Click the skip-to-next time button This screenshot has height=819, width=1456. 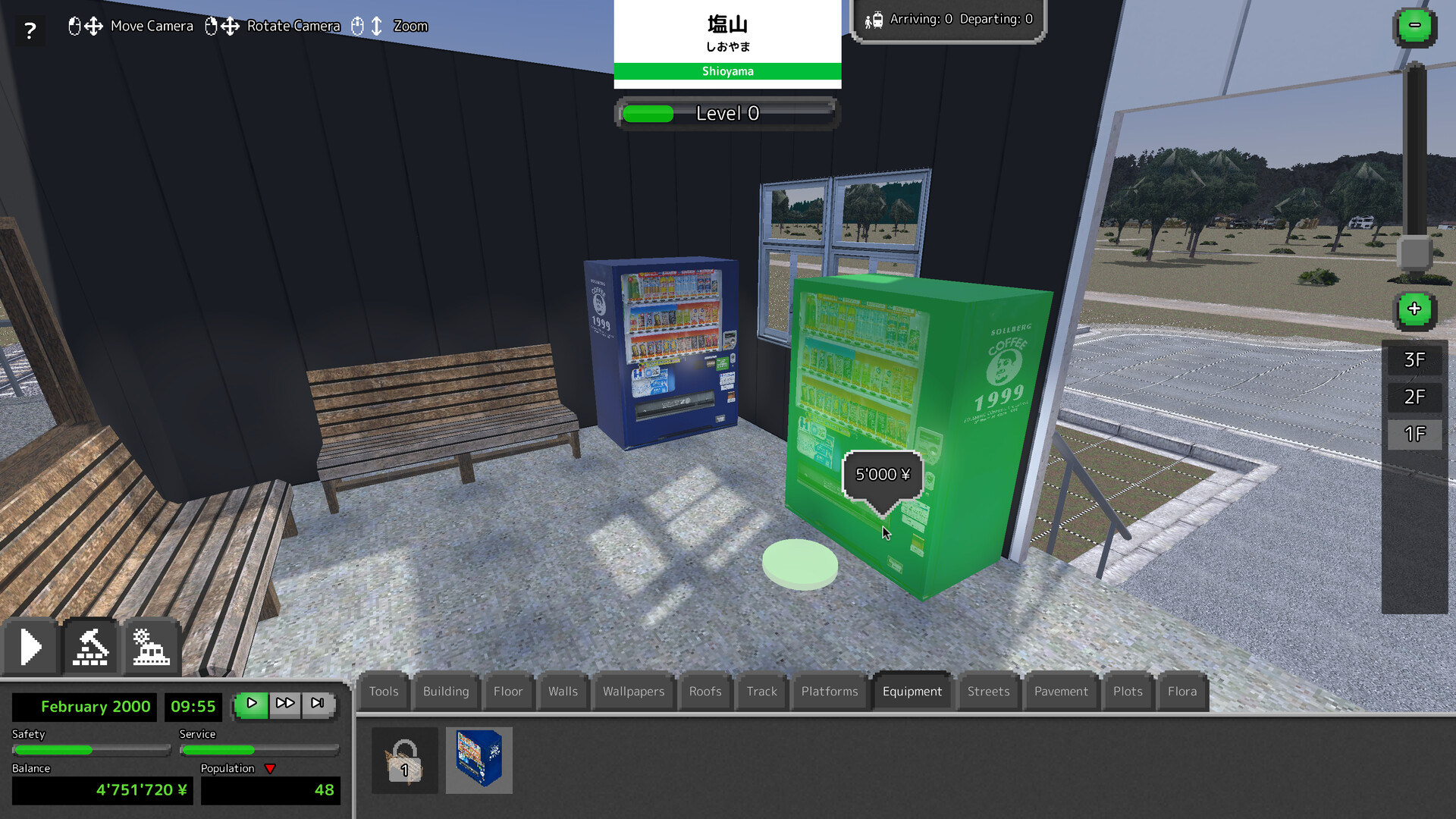(x=318, y=704)
